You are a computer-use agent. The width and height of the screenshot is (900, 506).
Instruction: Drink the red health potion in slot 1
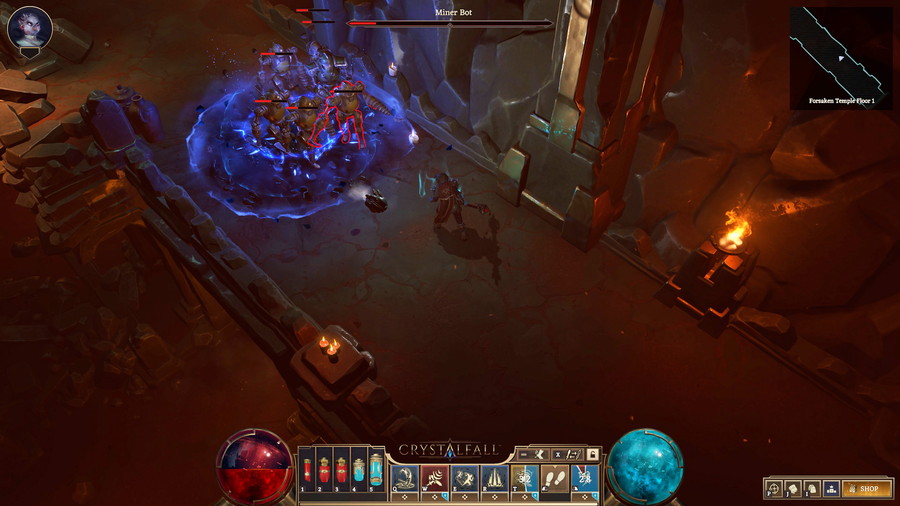click(x=307, y=470)
